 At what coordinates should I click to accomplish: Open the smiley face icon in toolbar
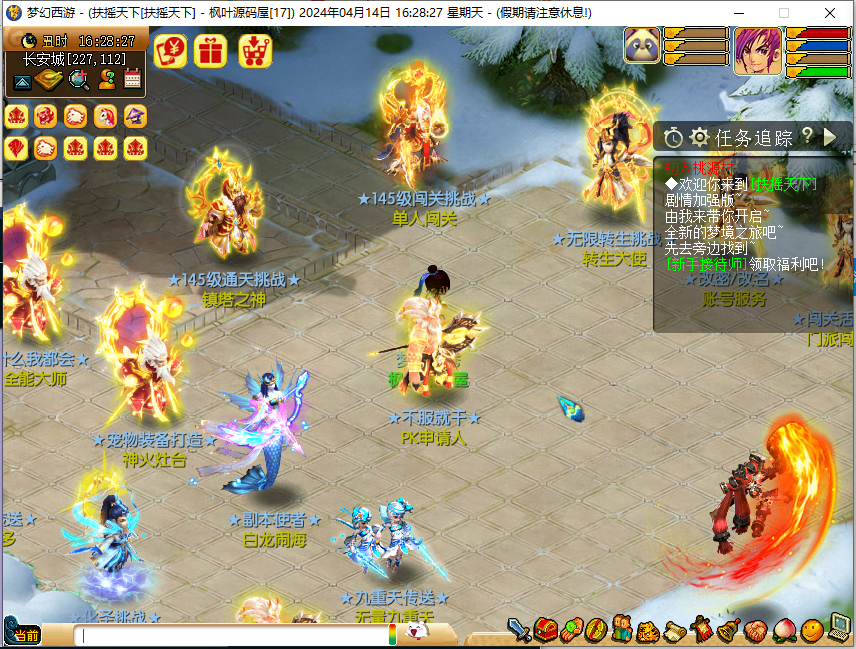tap(812, 630)
